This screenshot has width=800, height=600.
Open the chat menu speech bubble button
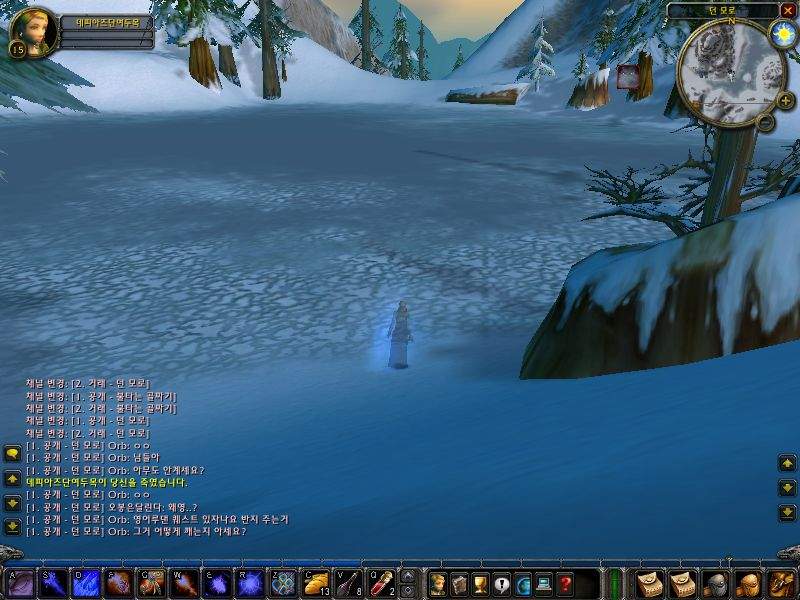click(x=12, y=454)
